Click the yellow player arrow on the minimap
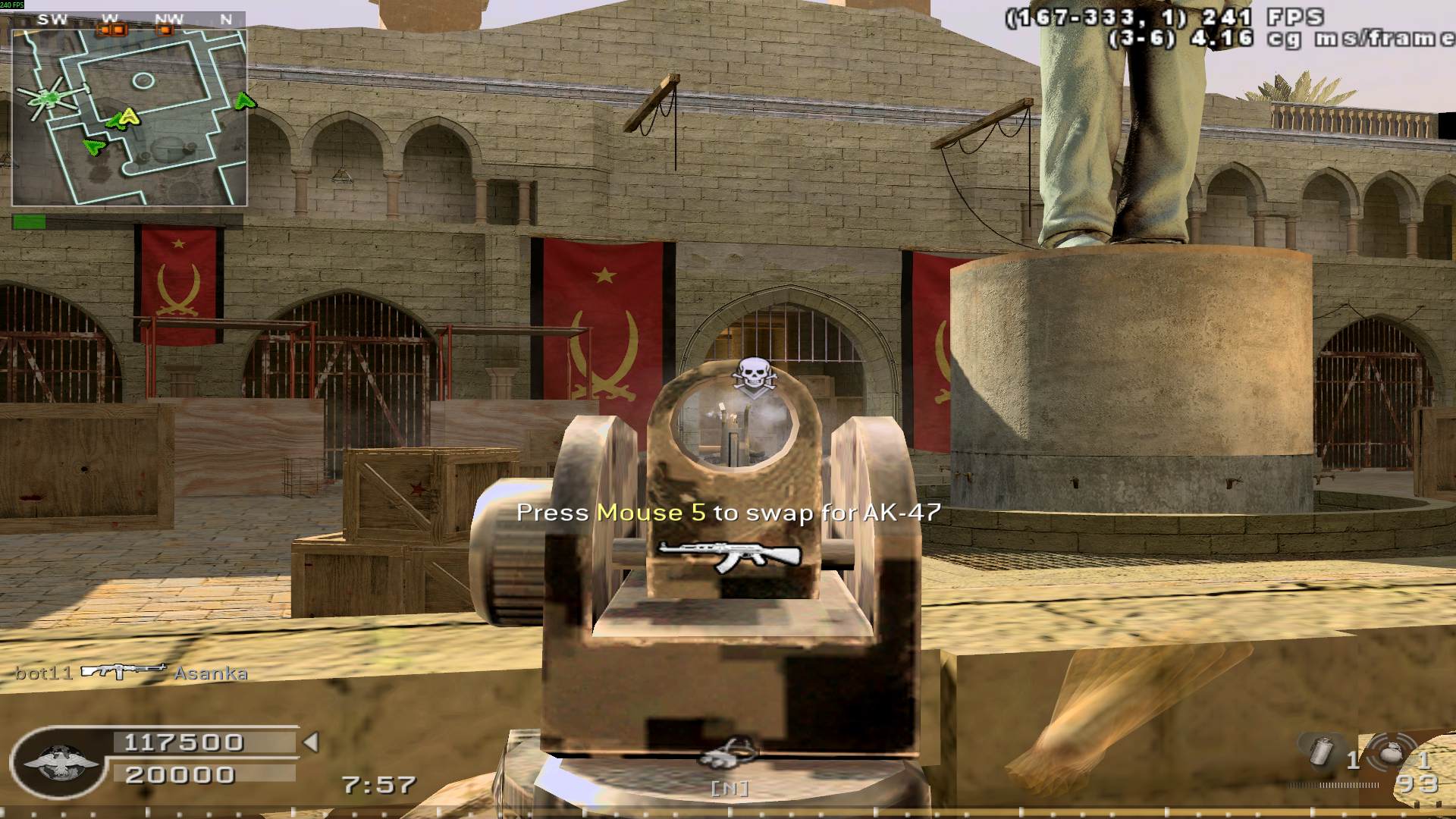The image size is (1456, 819). coord(130,116)
